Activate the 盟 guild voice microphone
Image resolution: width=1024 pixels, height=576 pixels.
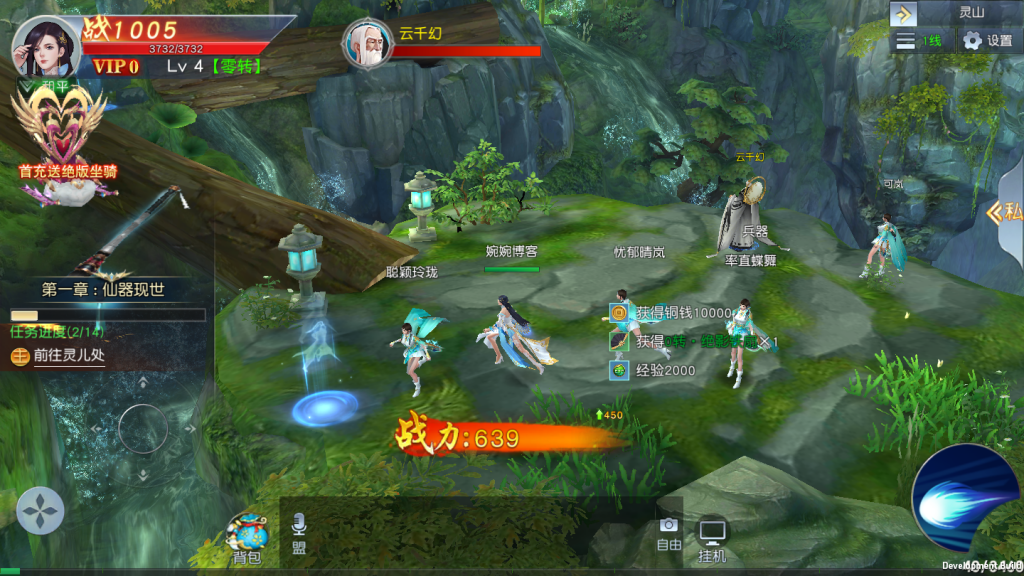(299, 533)
